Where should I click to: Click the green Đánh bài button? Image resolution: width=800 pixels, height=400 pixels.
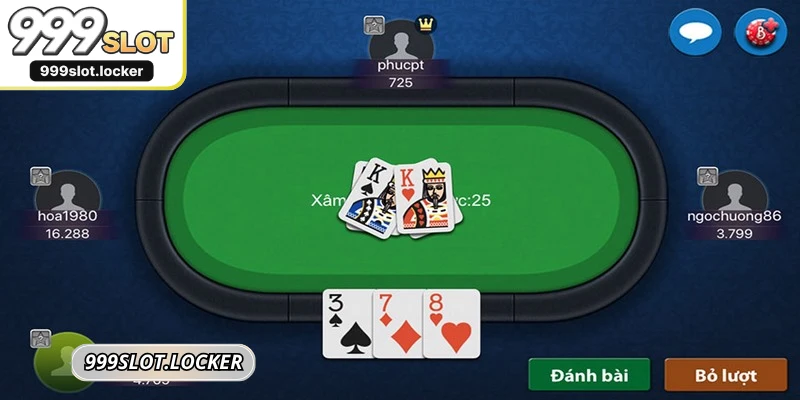(589, 376)
